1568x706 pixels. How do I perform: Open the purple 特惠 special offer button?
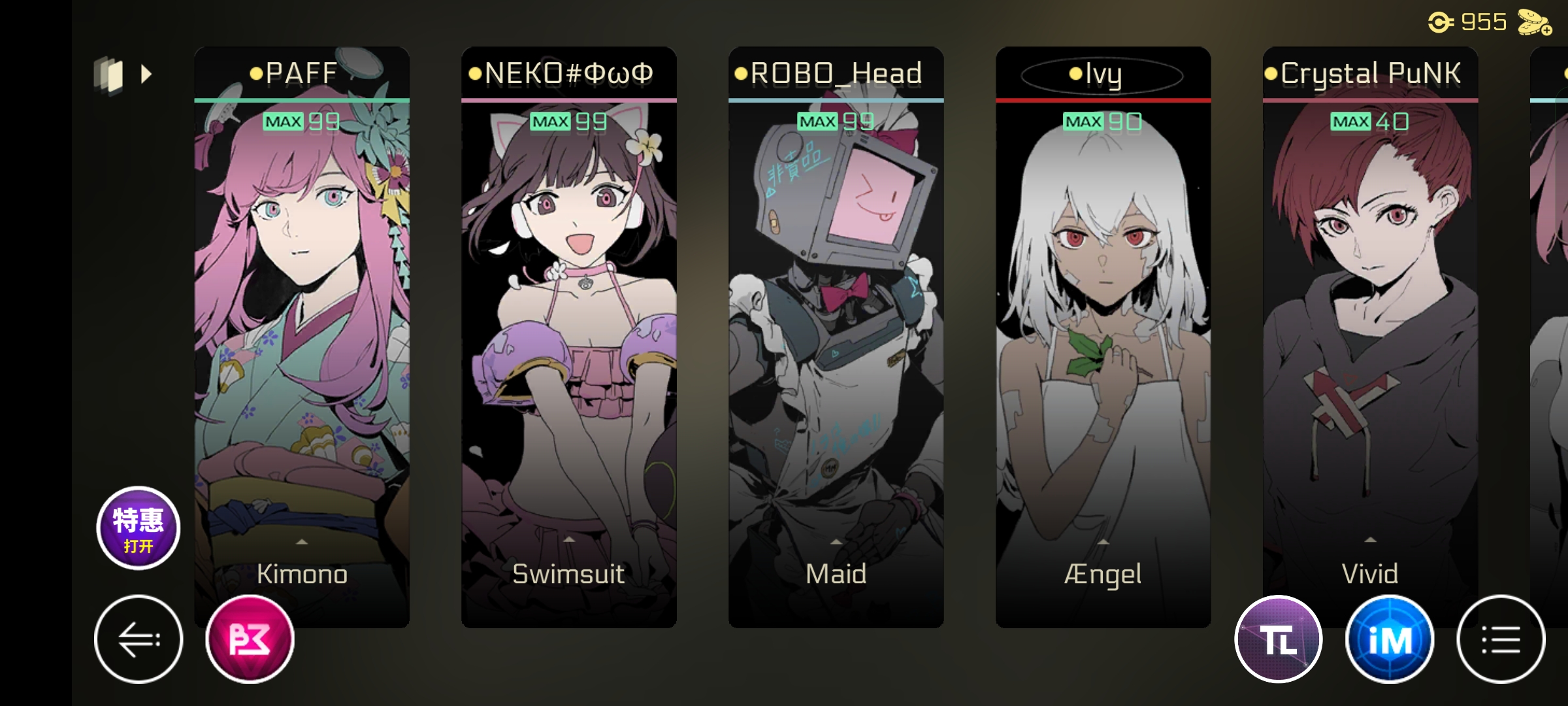click(x=138, y=528)
